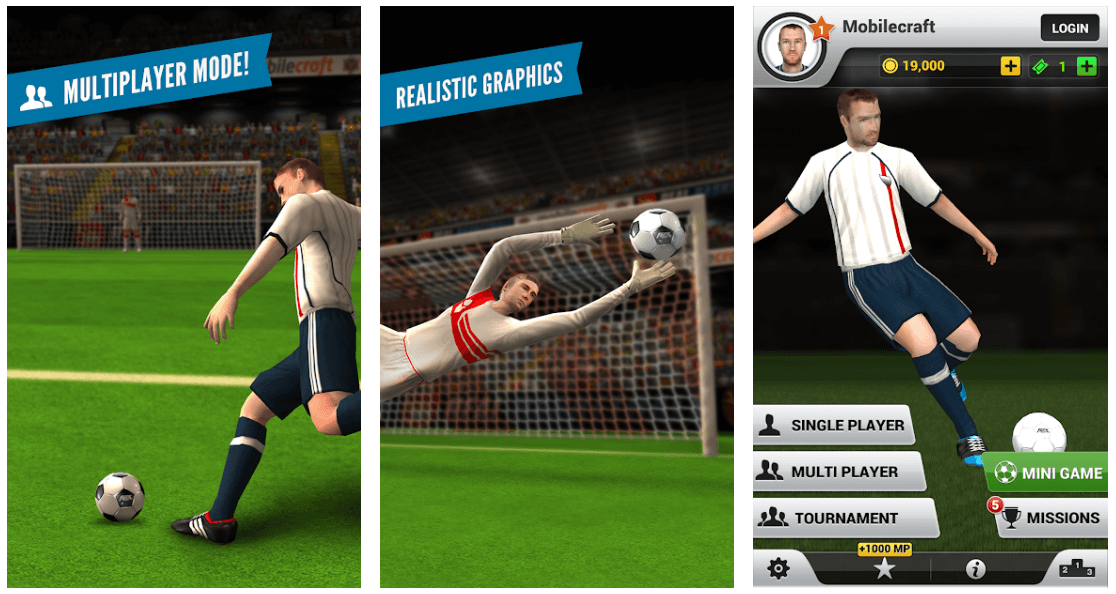Viewport: 1116px width, 594px height.
Task: Show the info screen
Action: click(x=975, y=569)
